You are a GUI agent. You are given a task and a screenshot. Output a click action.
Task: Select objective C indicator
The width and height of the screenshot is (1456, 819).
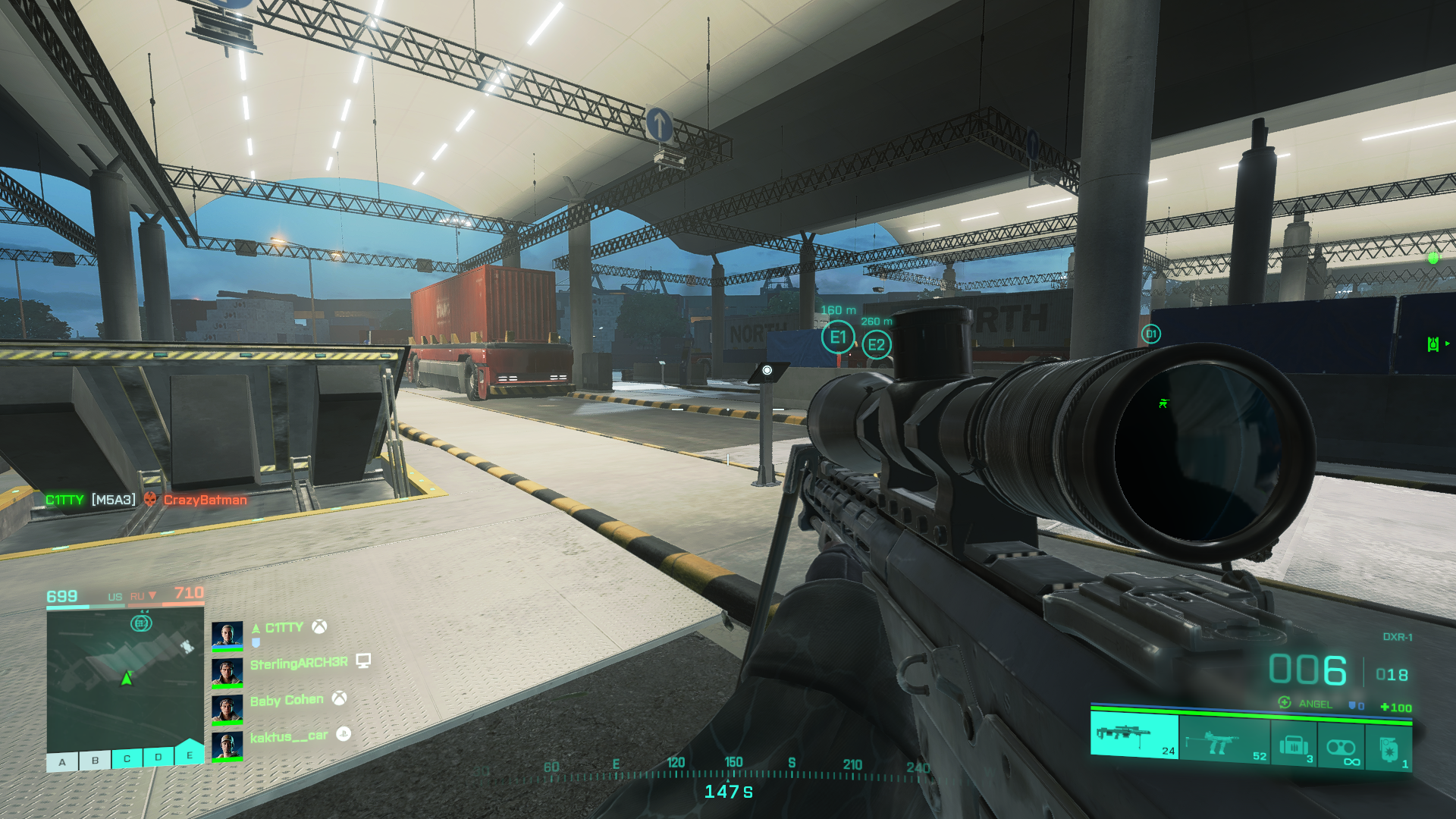click(x=127, y=758)
